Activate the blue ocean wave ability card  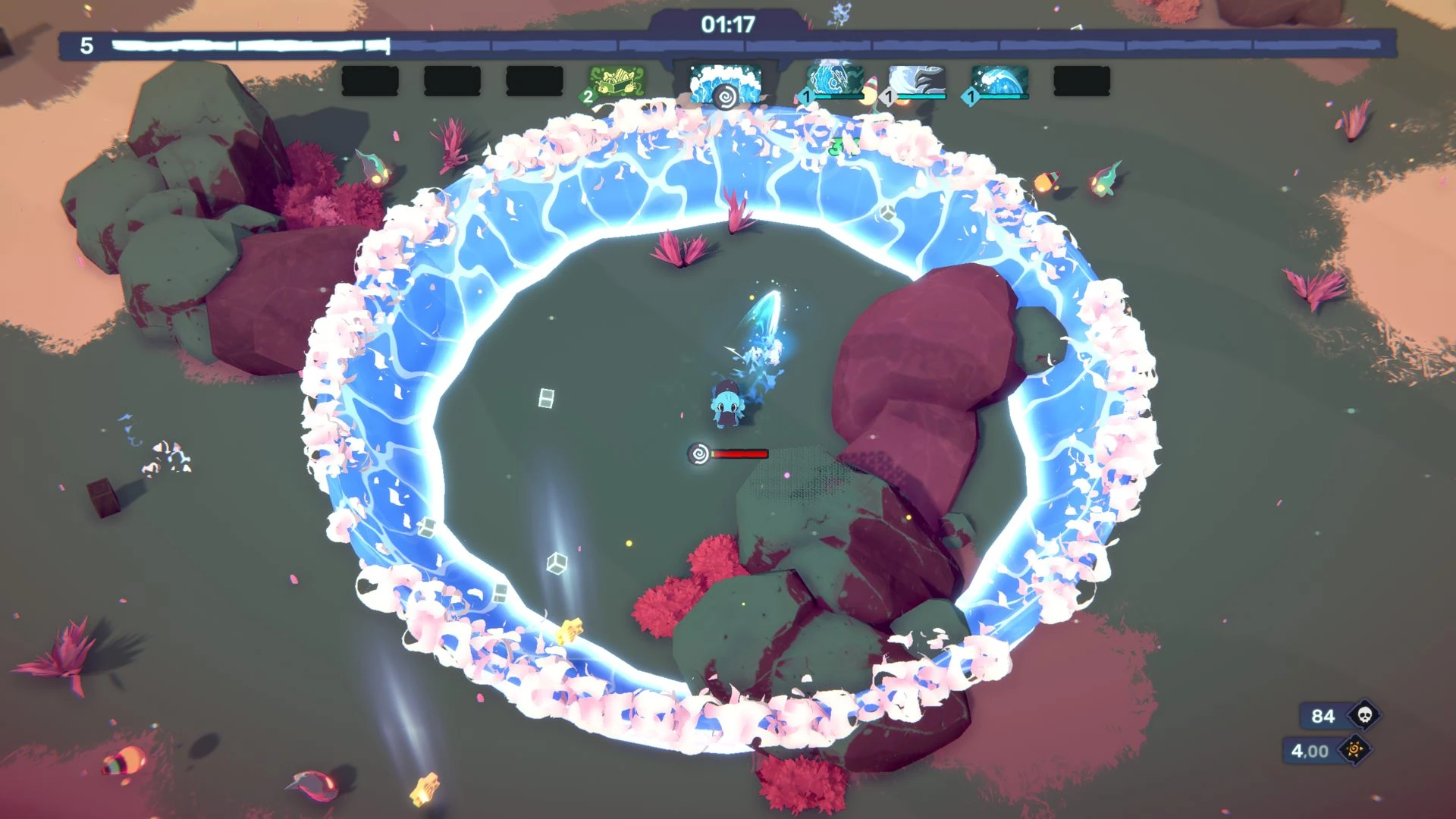point(999,80)
